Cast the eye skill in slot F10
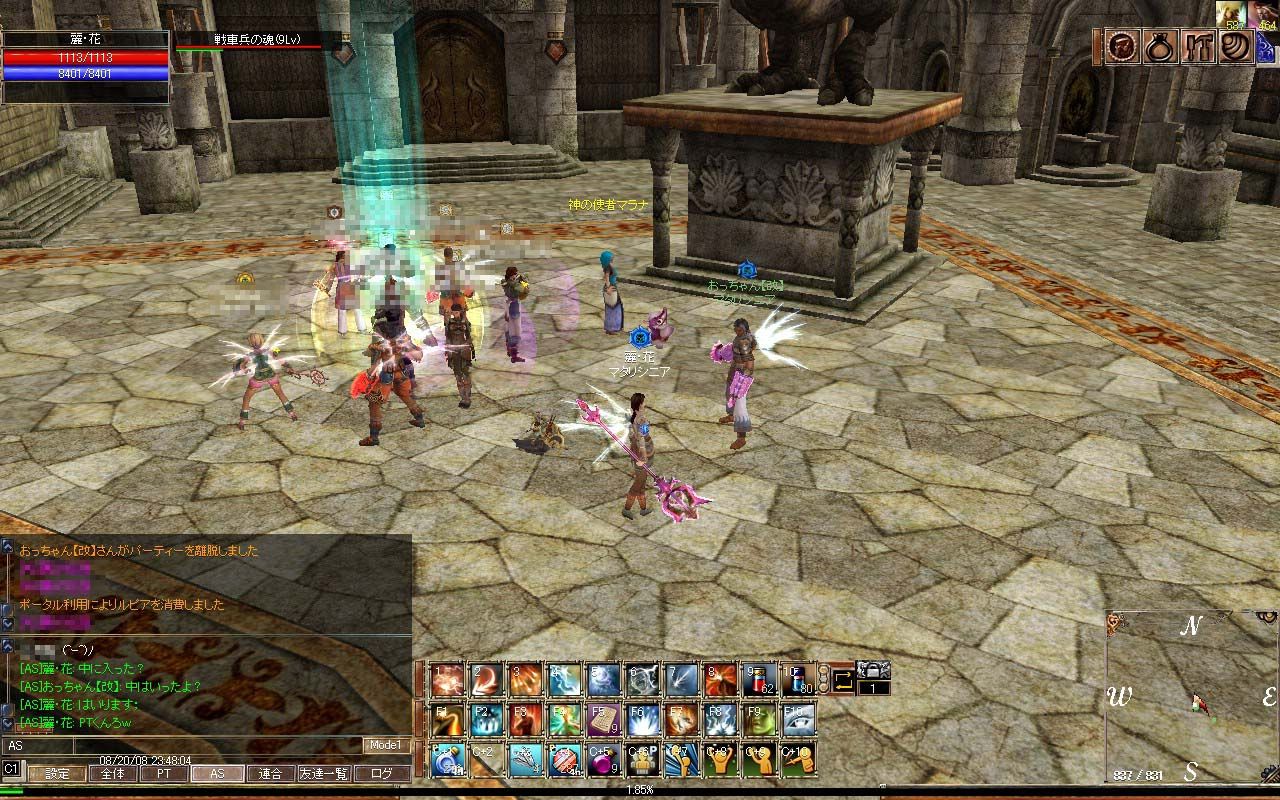 [799, 719]
